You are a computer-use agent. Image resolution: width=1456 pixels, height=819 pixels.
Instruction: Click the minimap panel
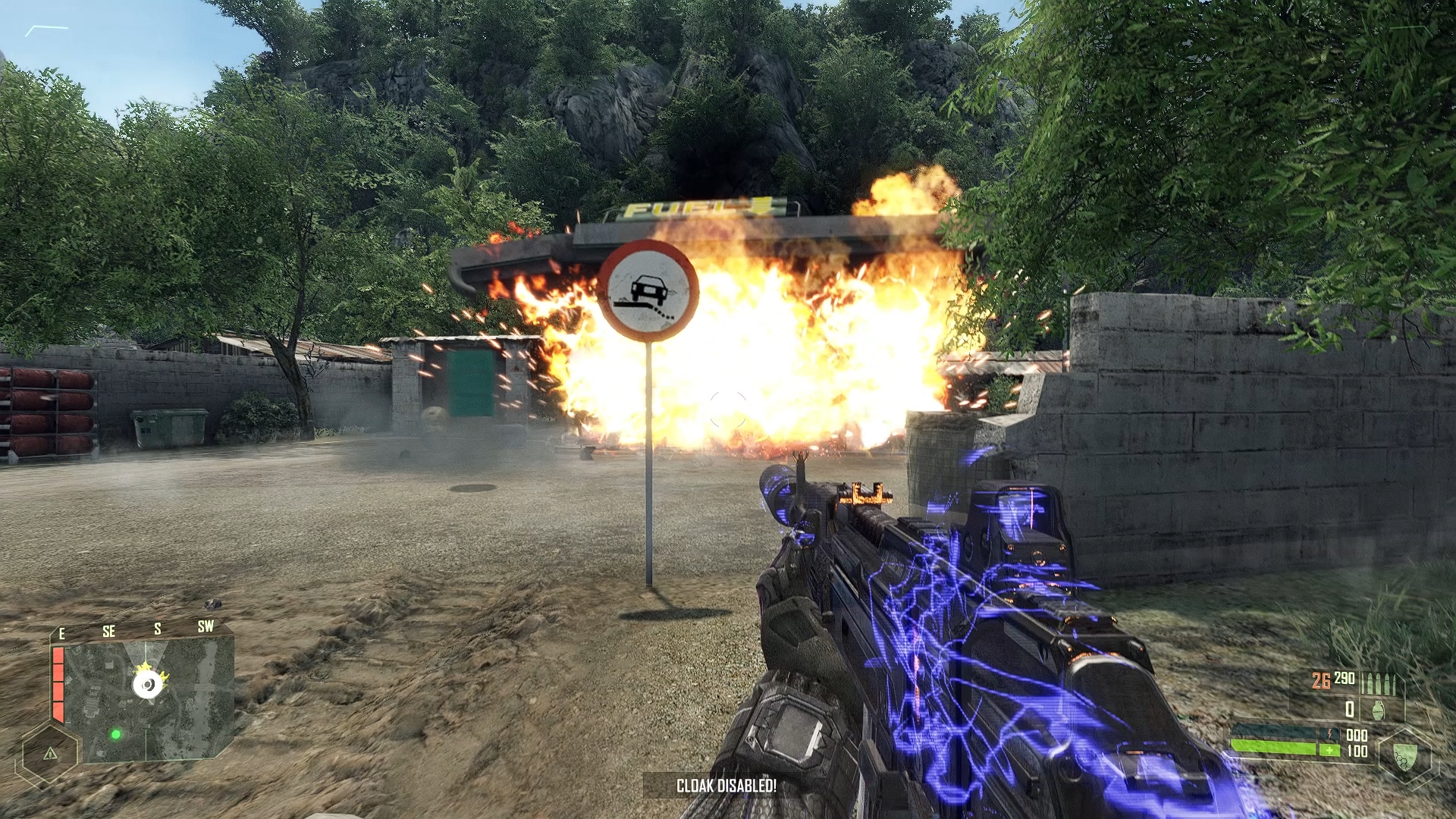(149, 700)
